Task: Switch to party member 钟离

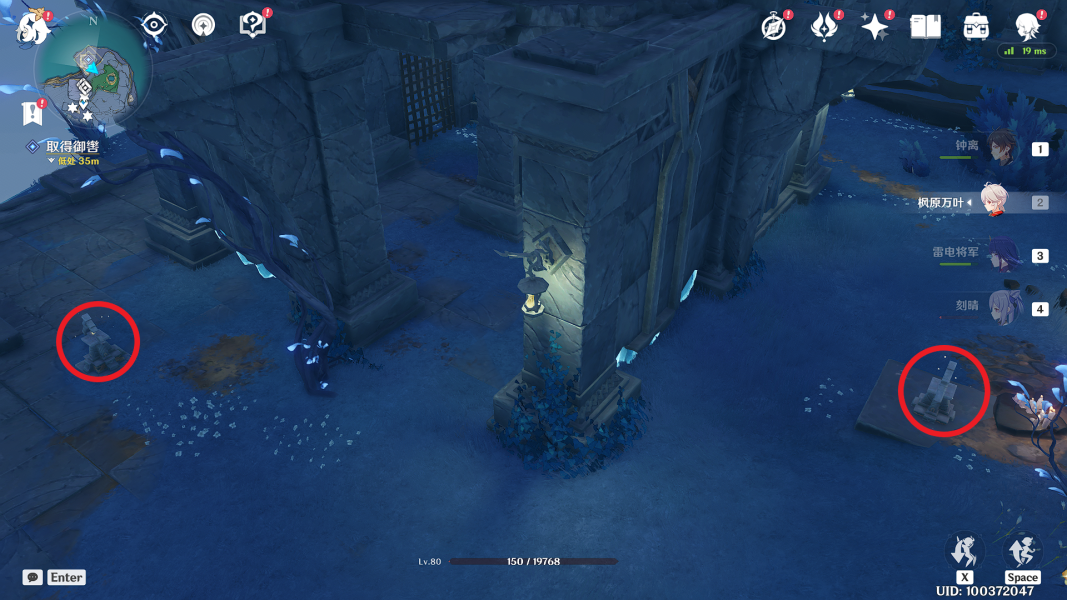Action: click(x=1000, y=148)
